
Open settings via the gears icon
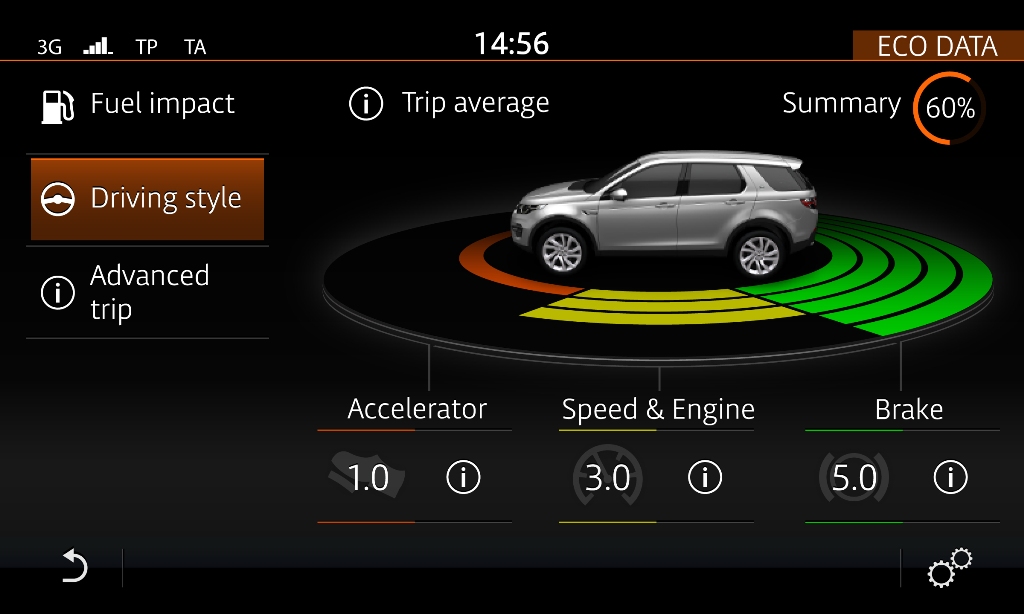948,568
